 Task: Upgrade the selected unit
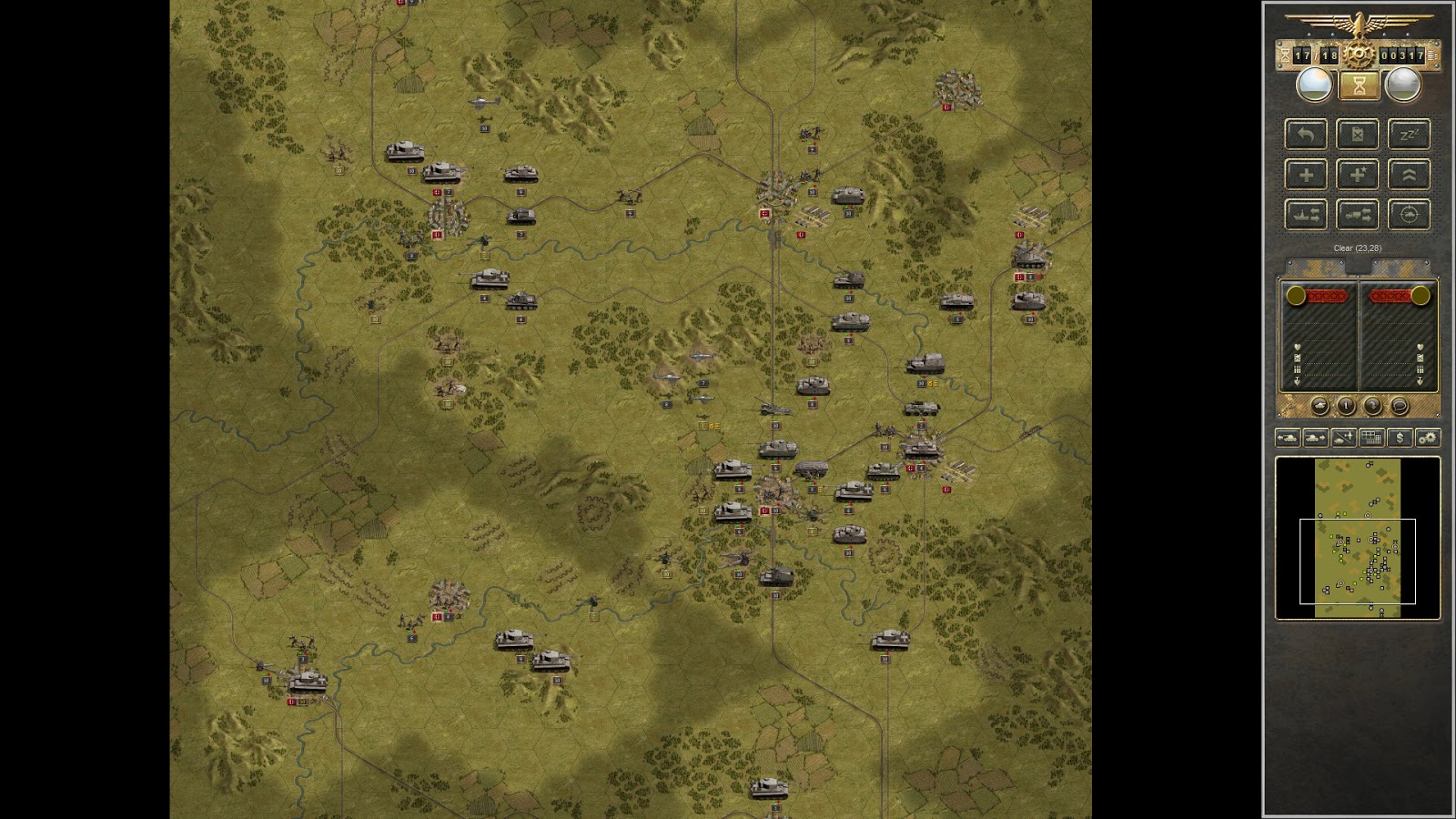coord(1409,175)
